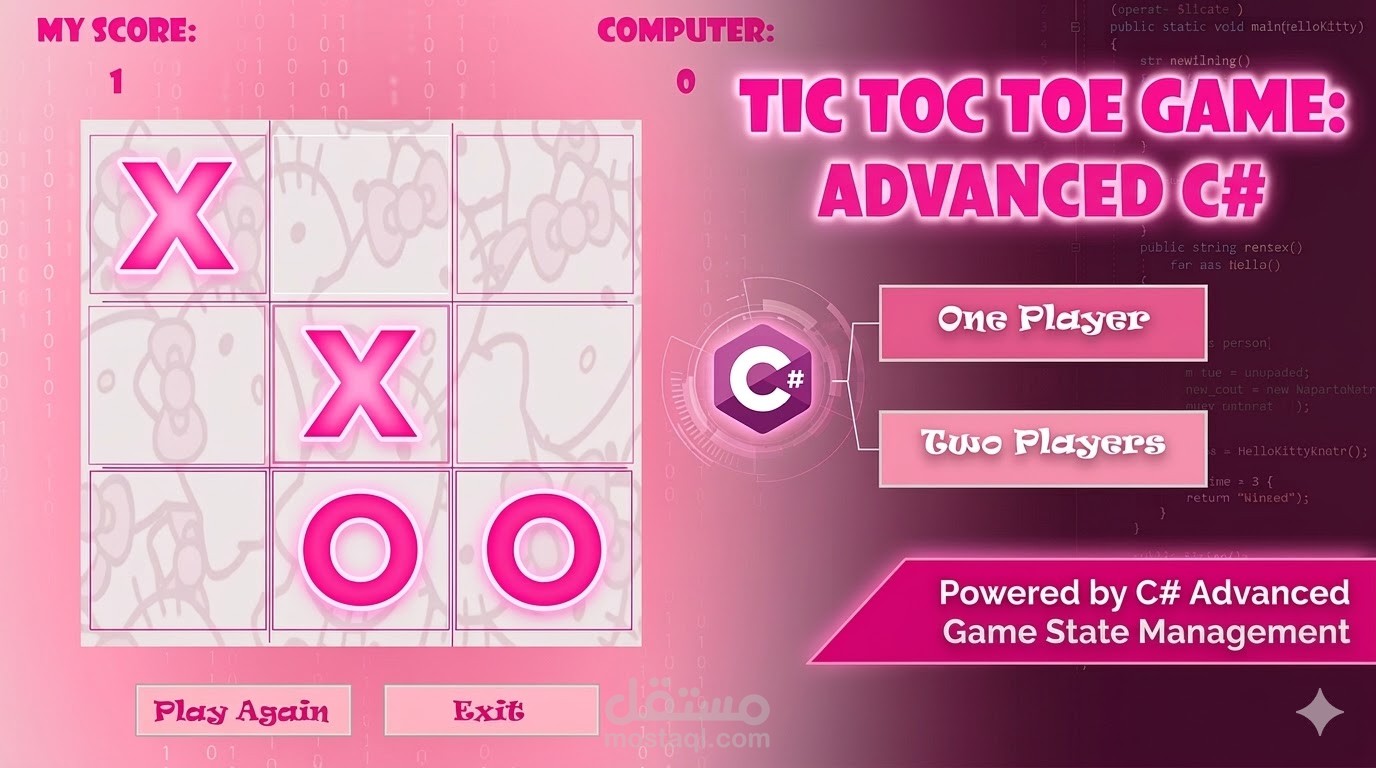Click the O in the bottom-right cell
The height and width of the screenshot is (768, 1376).
click(540, 550)
